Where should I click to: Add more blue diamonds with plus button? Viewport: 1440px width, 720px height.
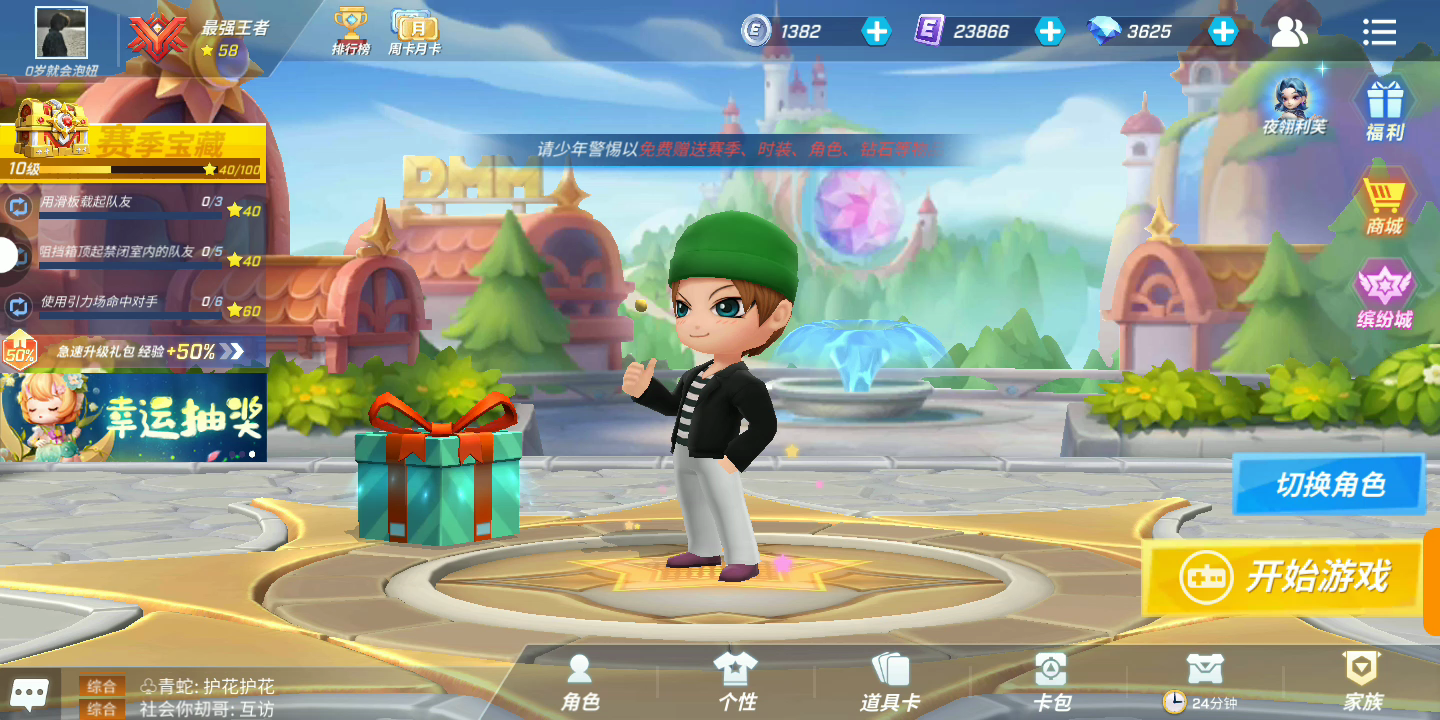(1223, 32)
